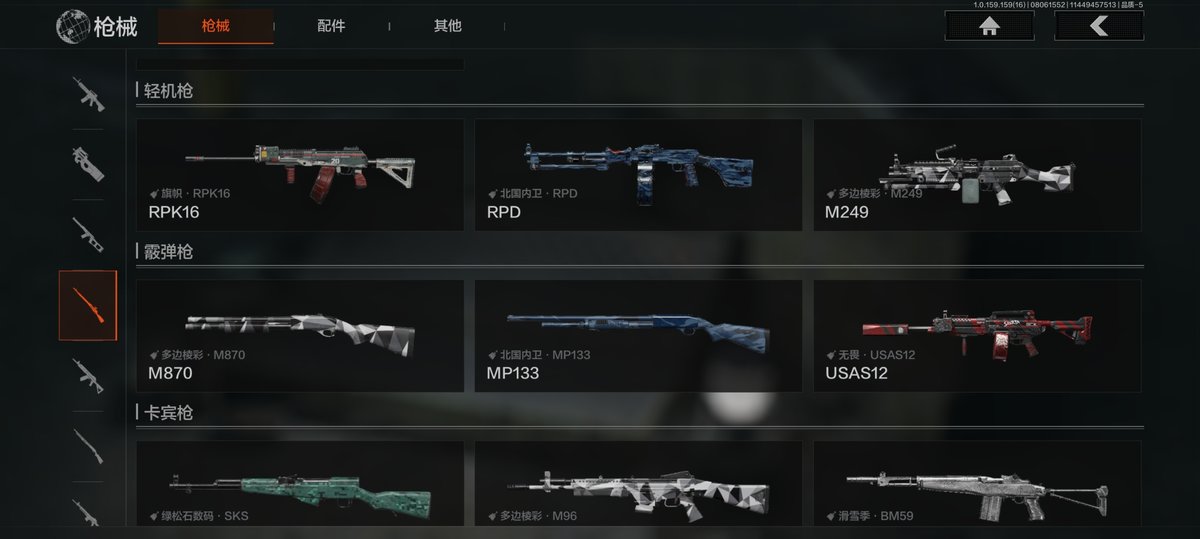The height and width of the screenshot is (539, 1200).
Task: Open the topmost assault rifle category icon
Action: tap(88, 94)
